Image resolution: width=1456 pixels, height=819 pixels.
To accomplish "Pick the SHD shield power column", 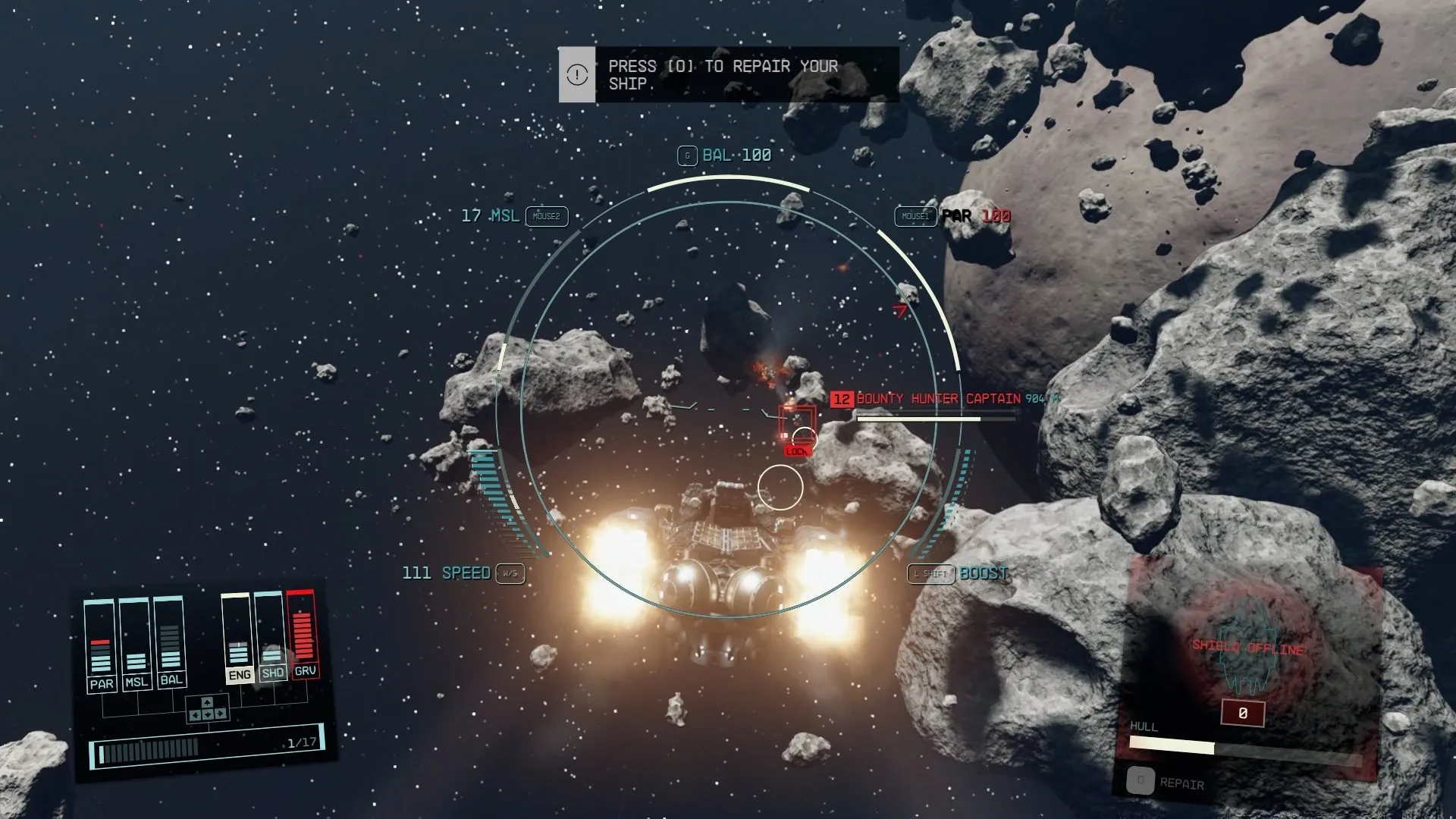I will [x=271, y=636].
